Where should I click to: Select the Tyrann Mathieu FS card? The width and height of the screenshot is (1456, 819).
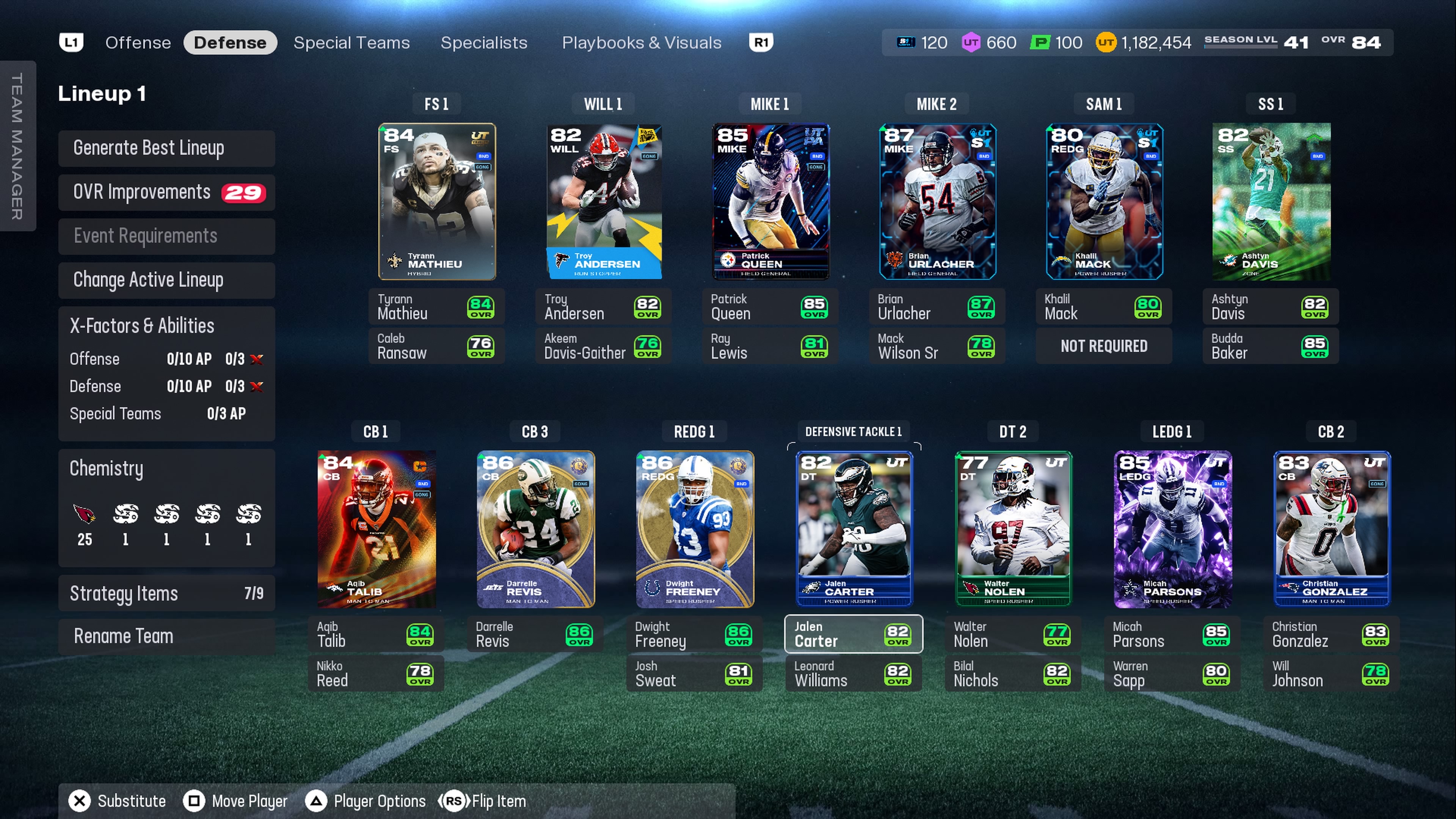(x=436, y=201)
